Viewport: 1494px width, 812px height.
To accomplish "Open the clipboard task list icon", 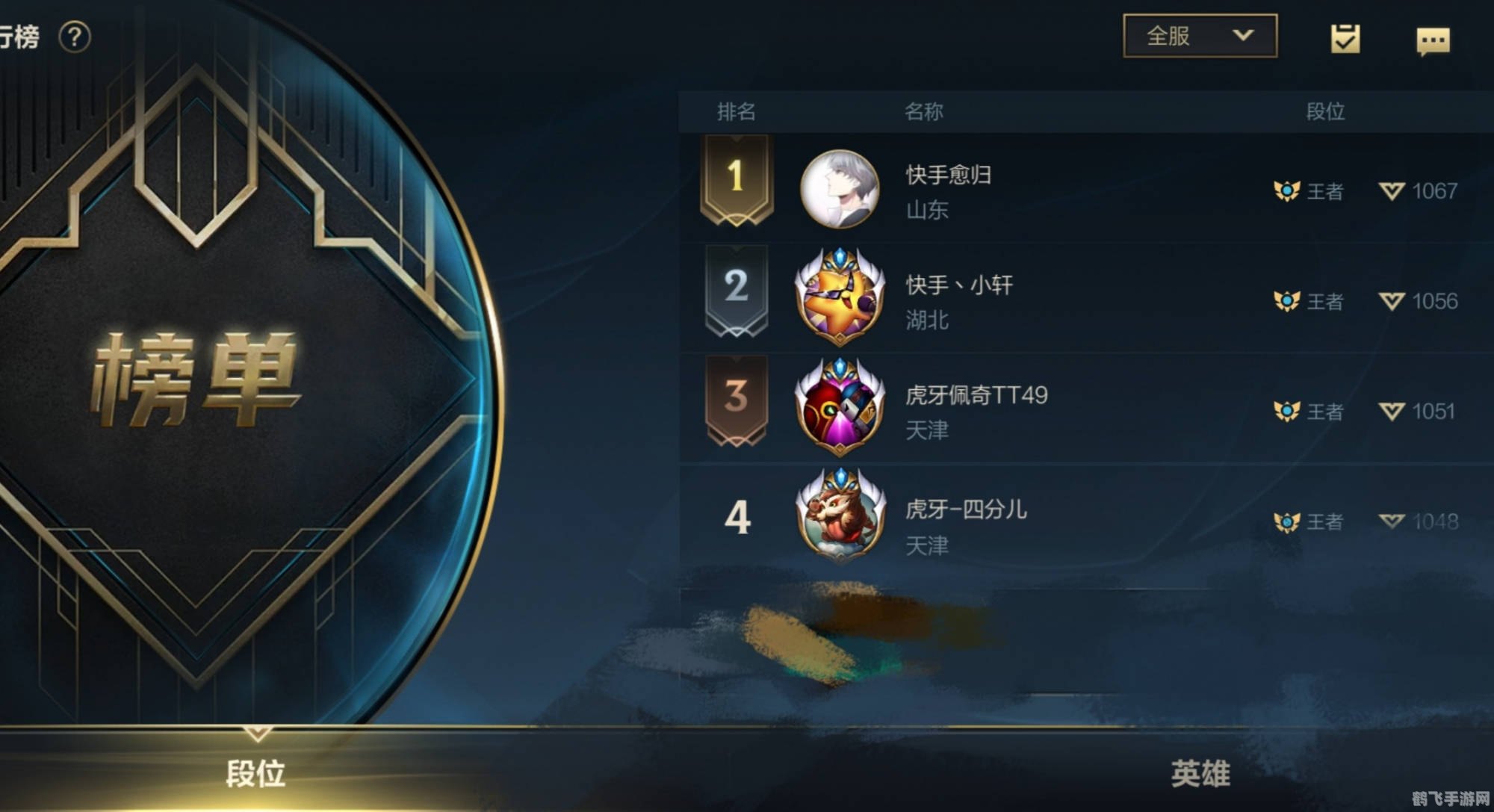I will (1345, 36).
